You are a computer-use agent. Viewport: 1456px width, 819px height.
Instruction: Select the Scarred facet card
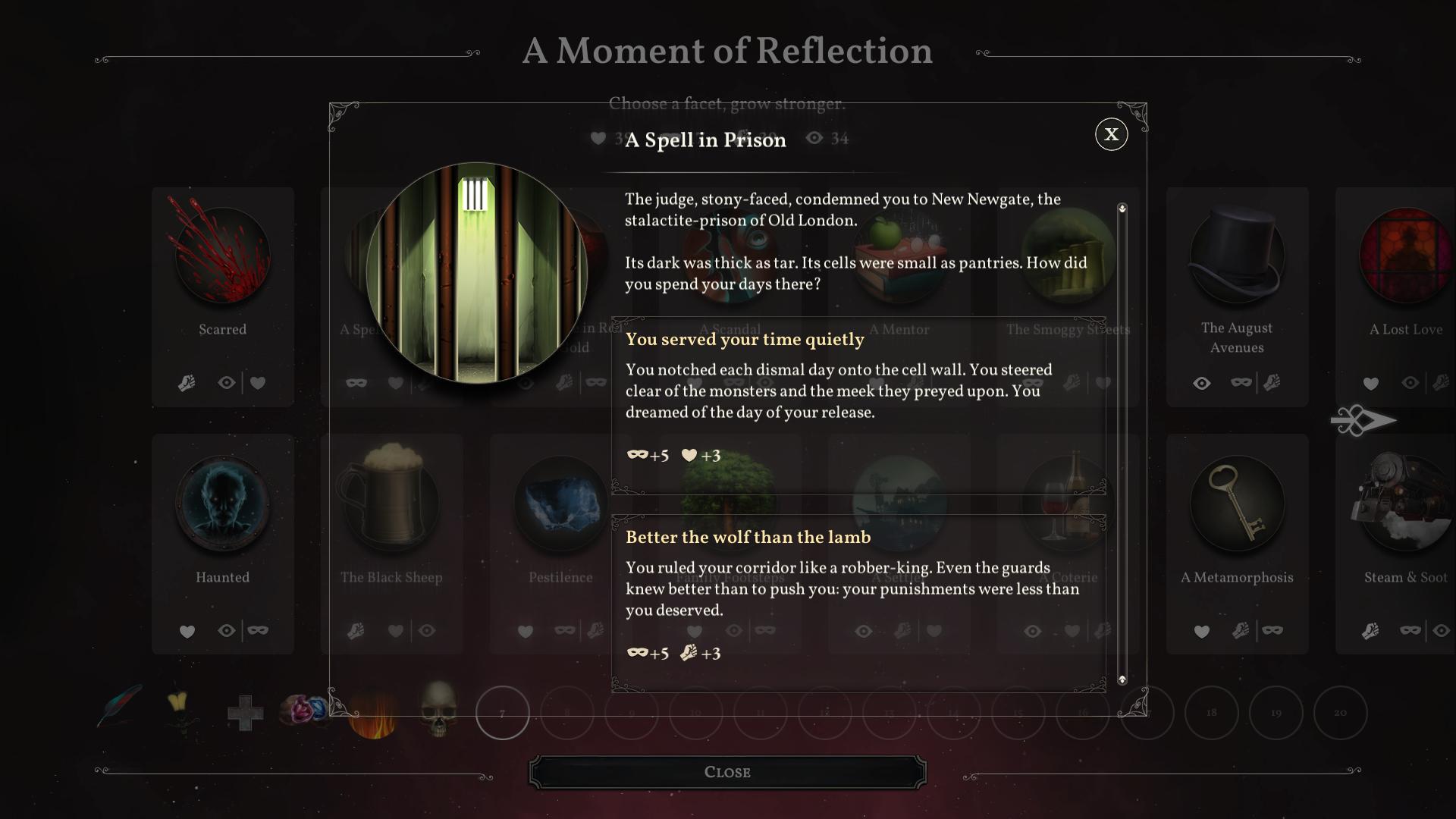pos(222,297)
